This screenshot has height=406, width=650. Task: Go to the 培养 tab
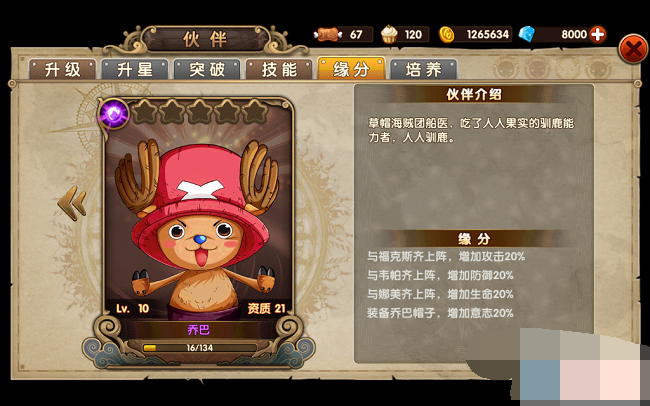click(423, 69)
